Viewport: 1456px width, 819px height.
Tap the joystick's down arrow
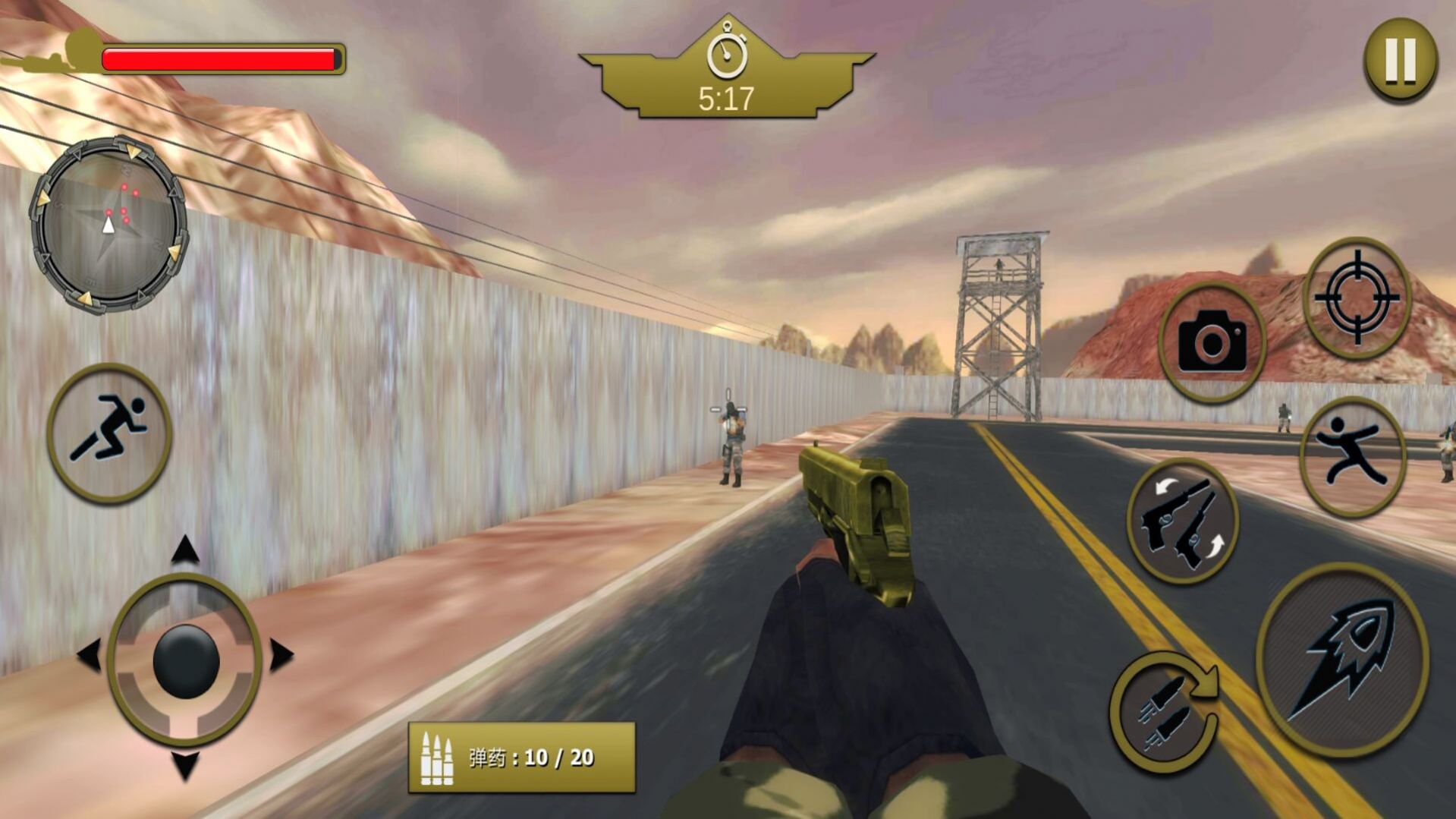click(x=185, y=765)
